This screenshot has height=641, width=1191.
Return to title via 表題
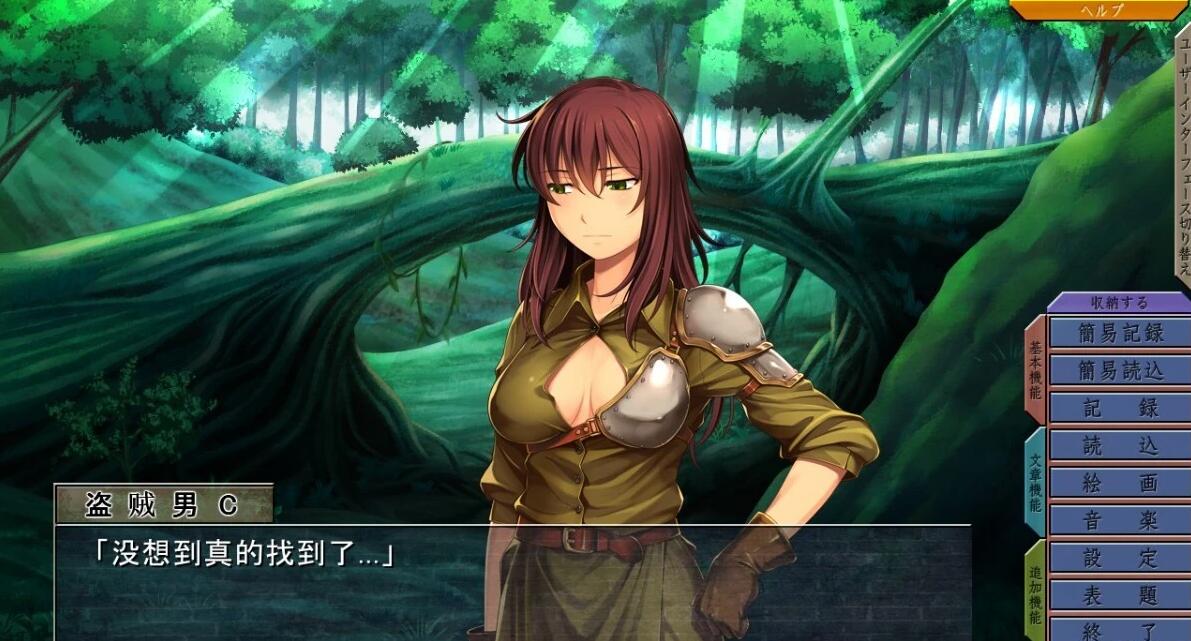click(1120, 595)
